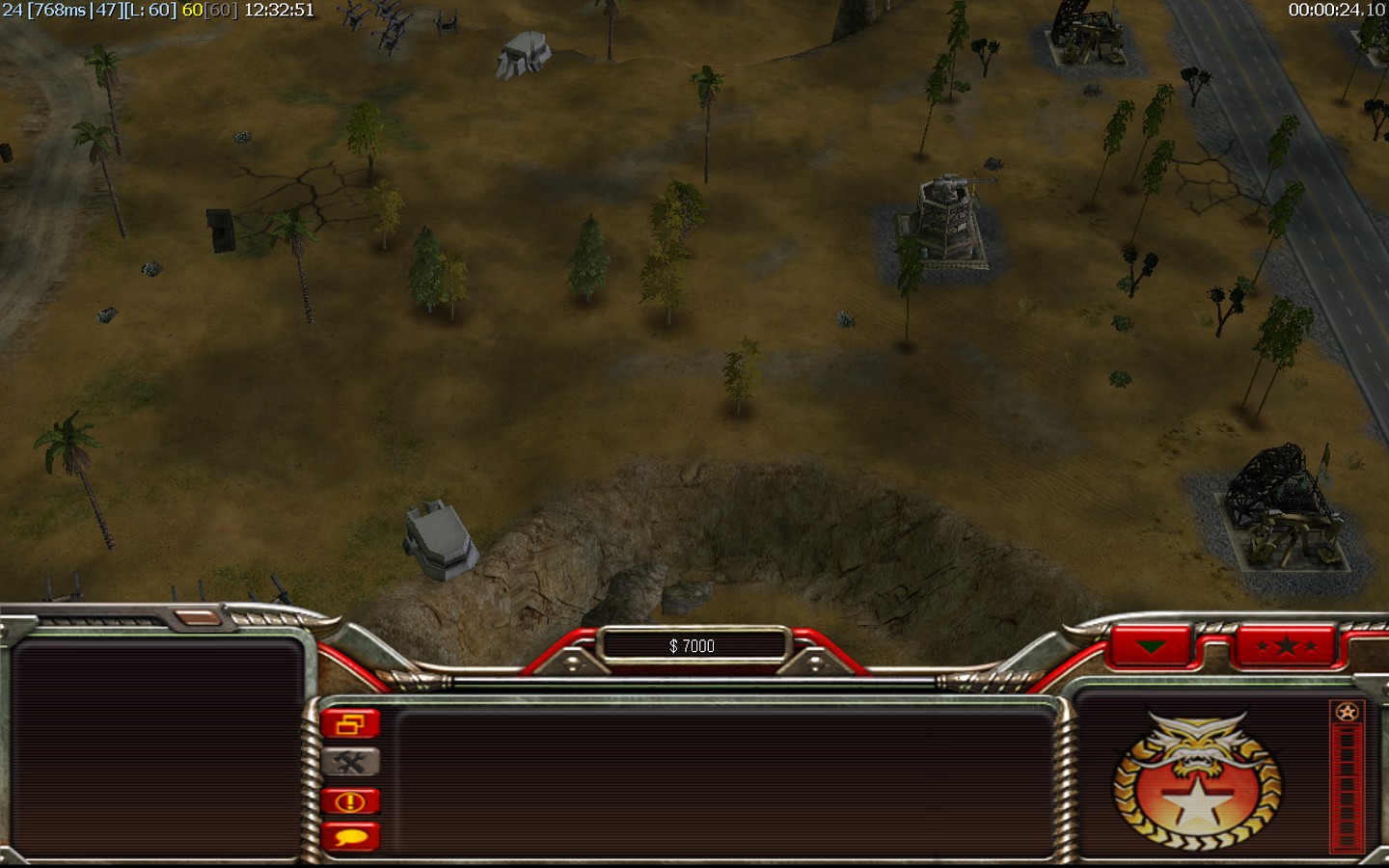Open the three-star Generals Powers button

point(1285,645)
